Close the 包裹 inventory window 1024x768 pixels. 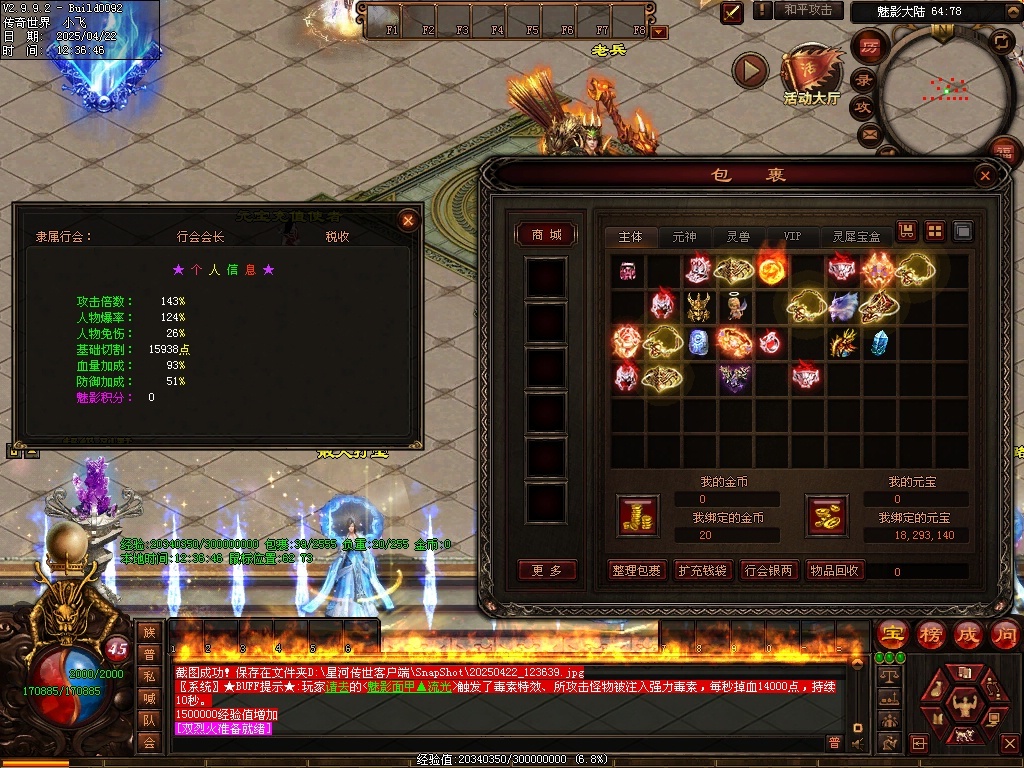(x=985, y=176)
